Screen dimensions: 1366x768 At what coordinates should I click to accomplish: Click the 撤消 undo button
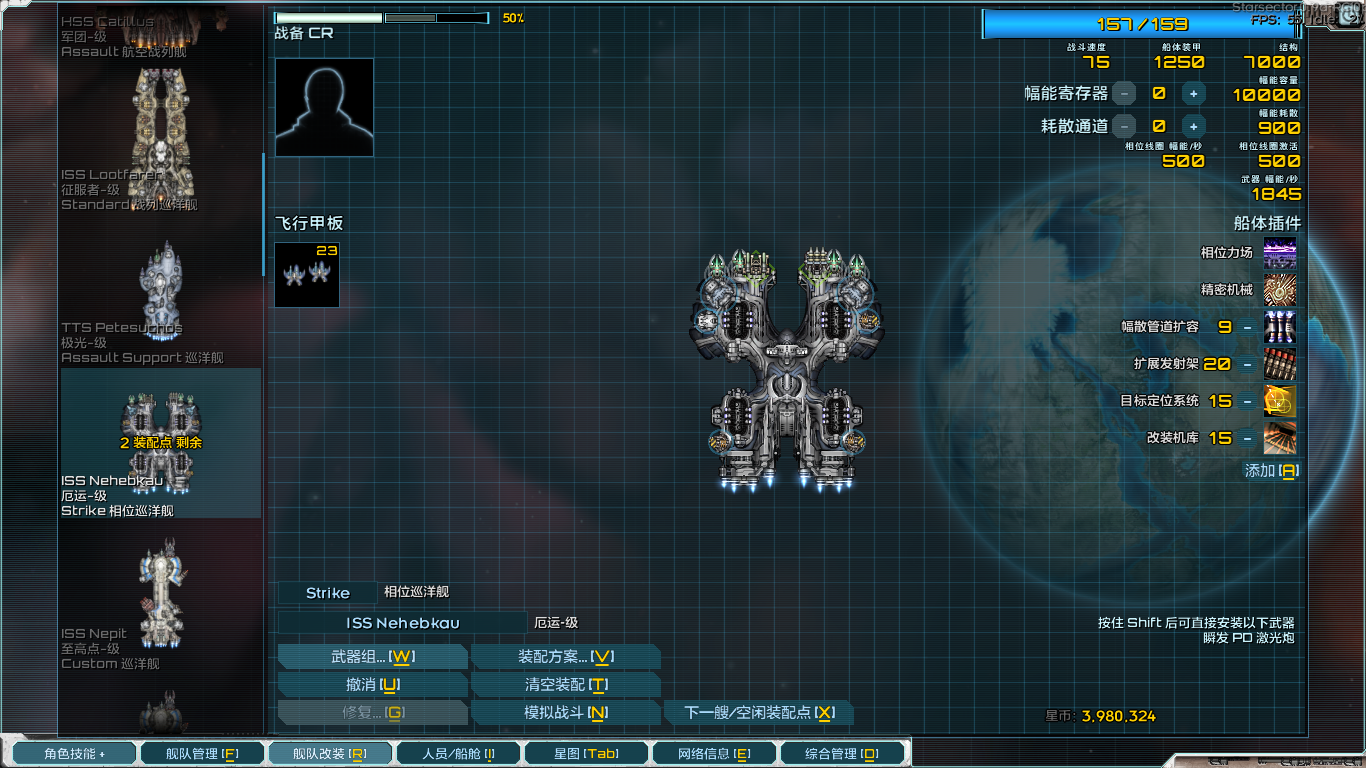(x=372, y=685)
